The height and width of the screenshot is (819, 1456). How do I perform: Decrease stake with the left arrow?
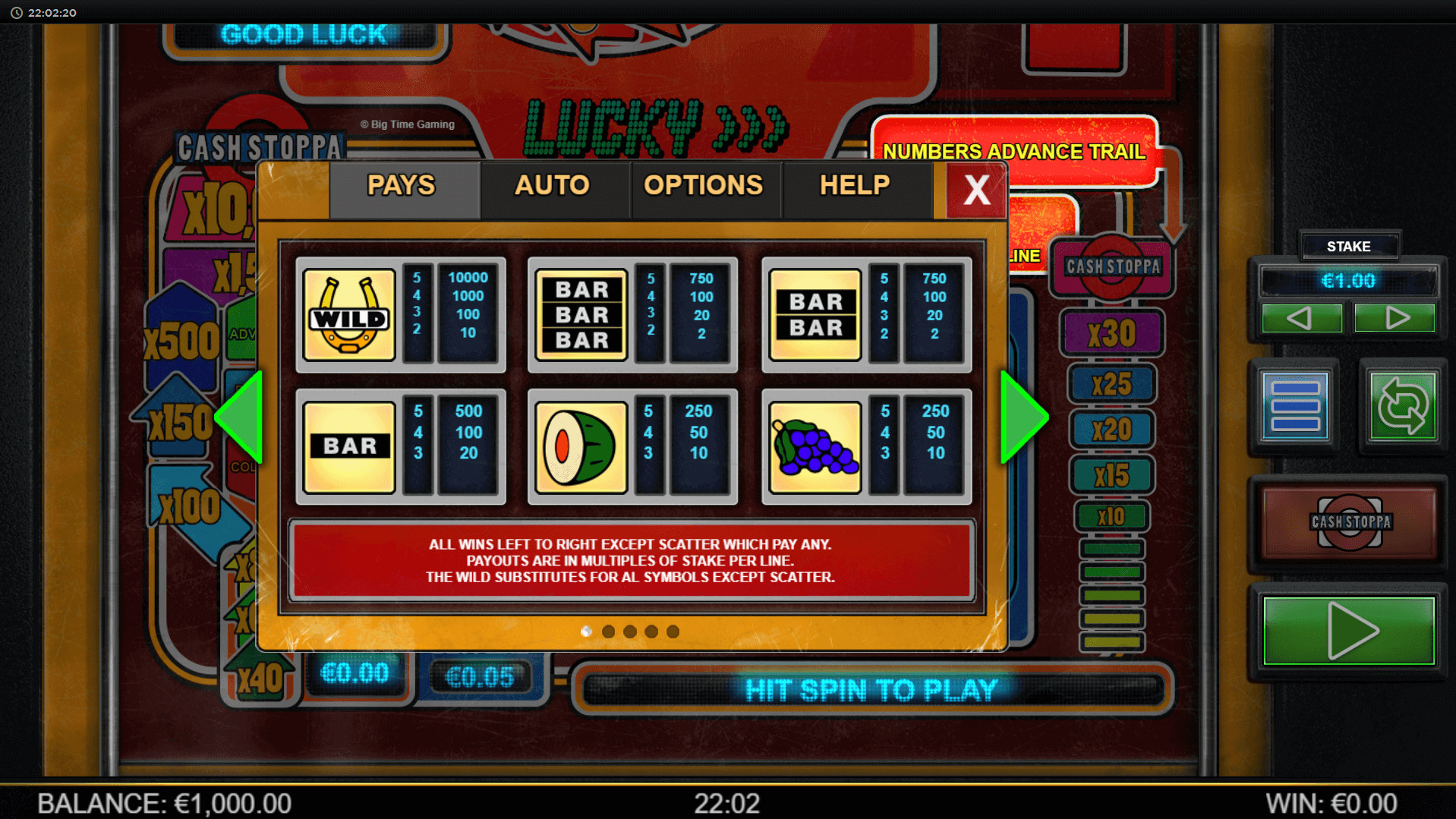point(1300,318)
